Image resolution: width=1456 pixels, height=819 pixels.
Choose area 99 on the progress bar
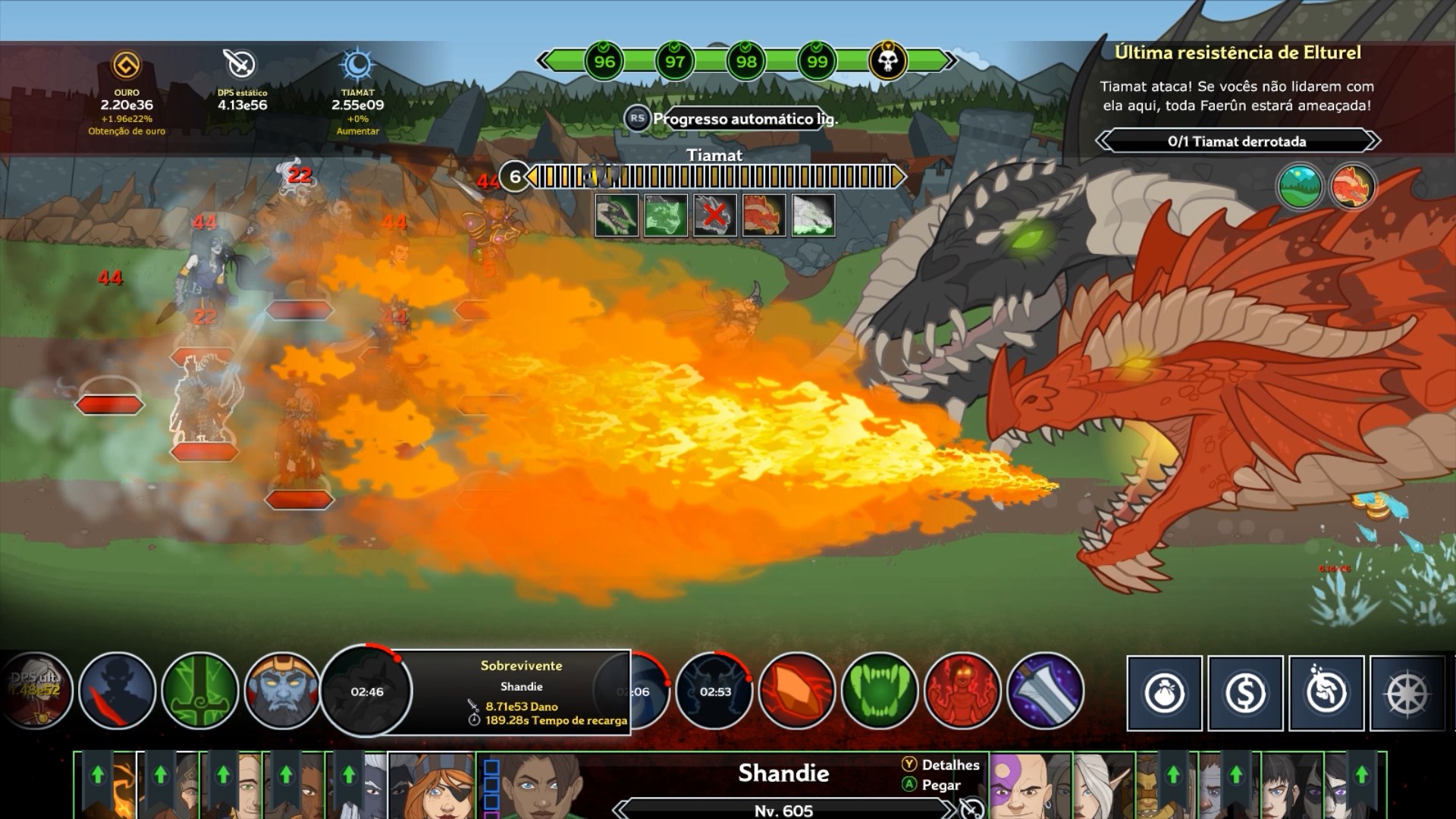(817, 61)
